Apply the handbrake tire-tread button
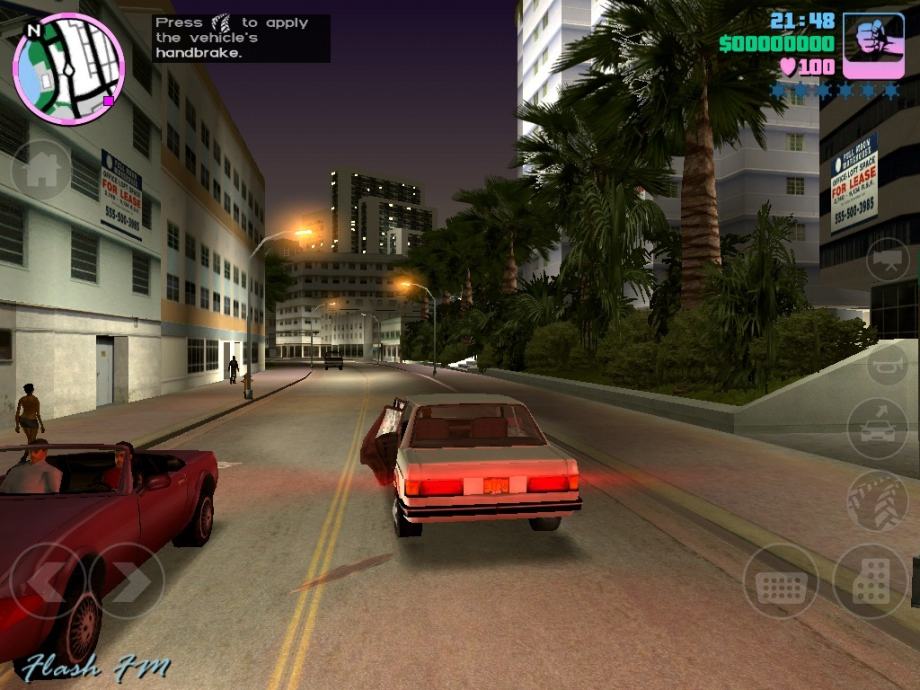The width and height of the screenshot is (920, 690). (x=877, y=499)
